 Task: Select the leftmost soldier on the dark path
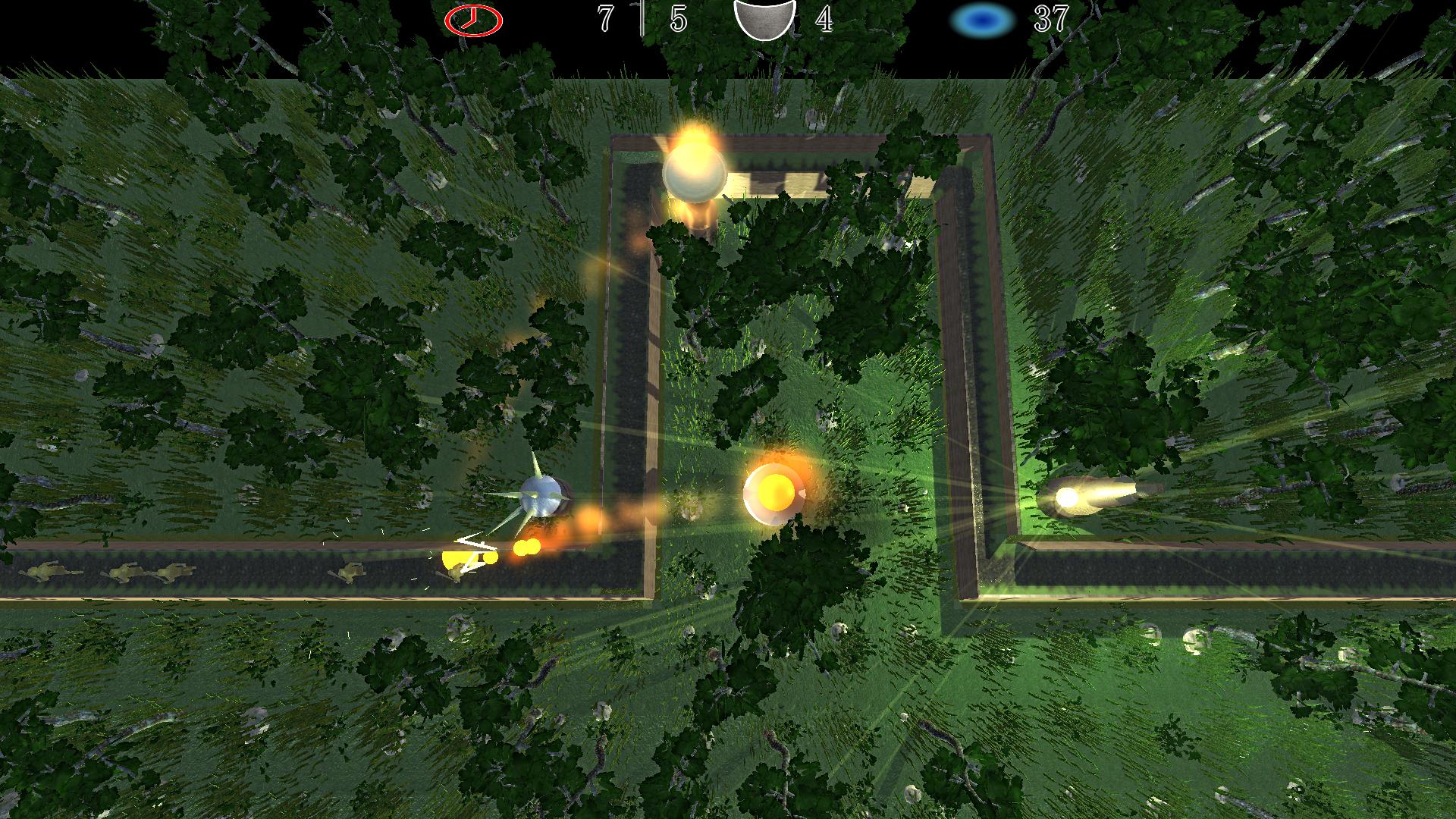[x=43, y=571]
